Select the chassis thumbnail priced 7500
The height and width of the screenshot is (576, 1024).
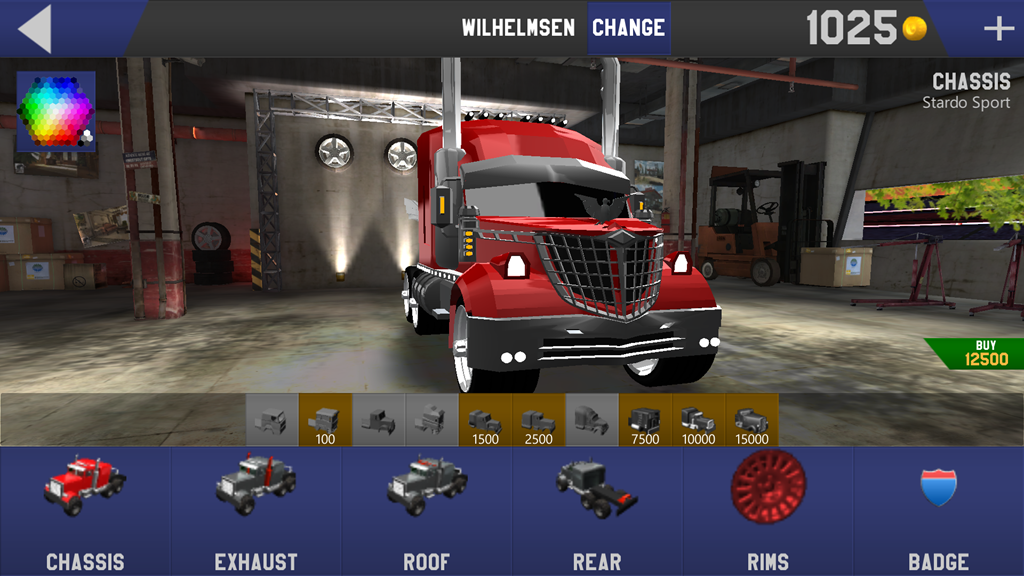[x=646, y=420]
